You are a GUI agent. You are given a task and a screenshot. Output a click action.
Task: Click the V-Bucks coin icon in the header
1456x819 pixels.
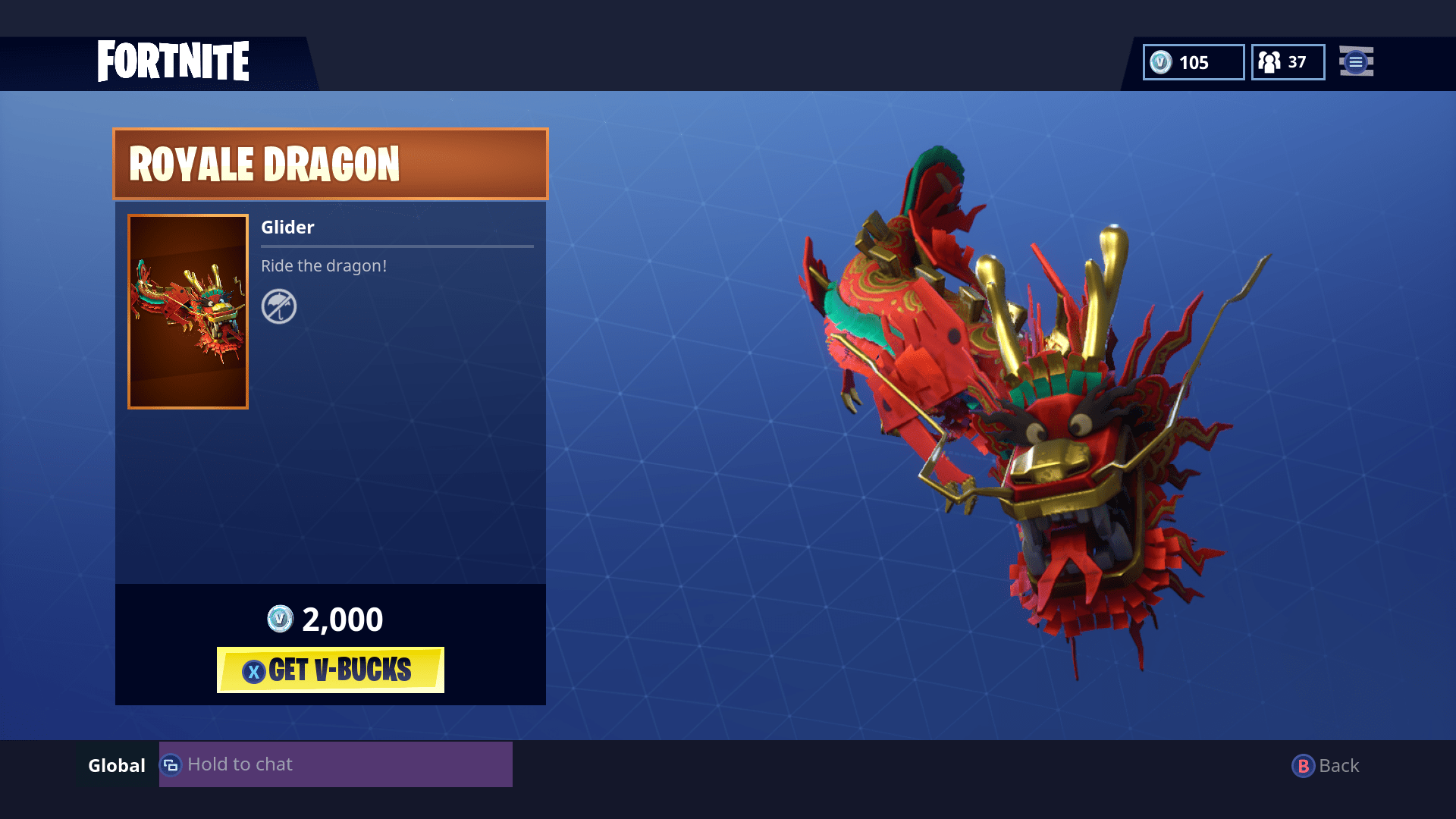point(1162,63)
